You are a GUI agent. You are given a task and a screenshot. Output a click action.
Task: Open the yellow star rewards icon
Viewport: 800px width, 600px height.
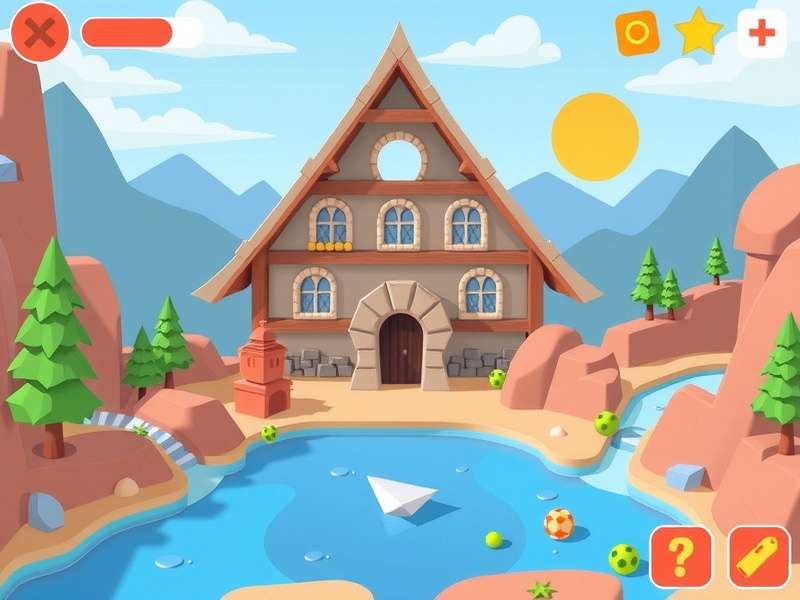699,33
